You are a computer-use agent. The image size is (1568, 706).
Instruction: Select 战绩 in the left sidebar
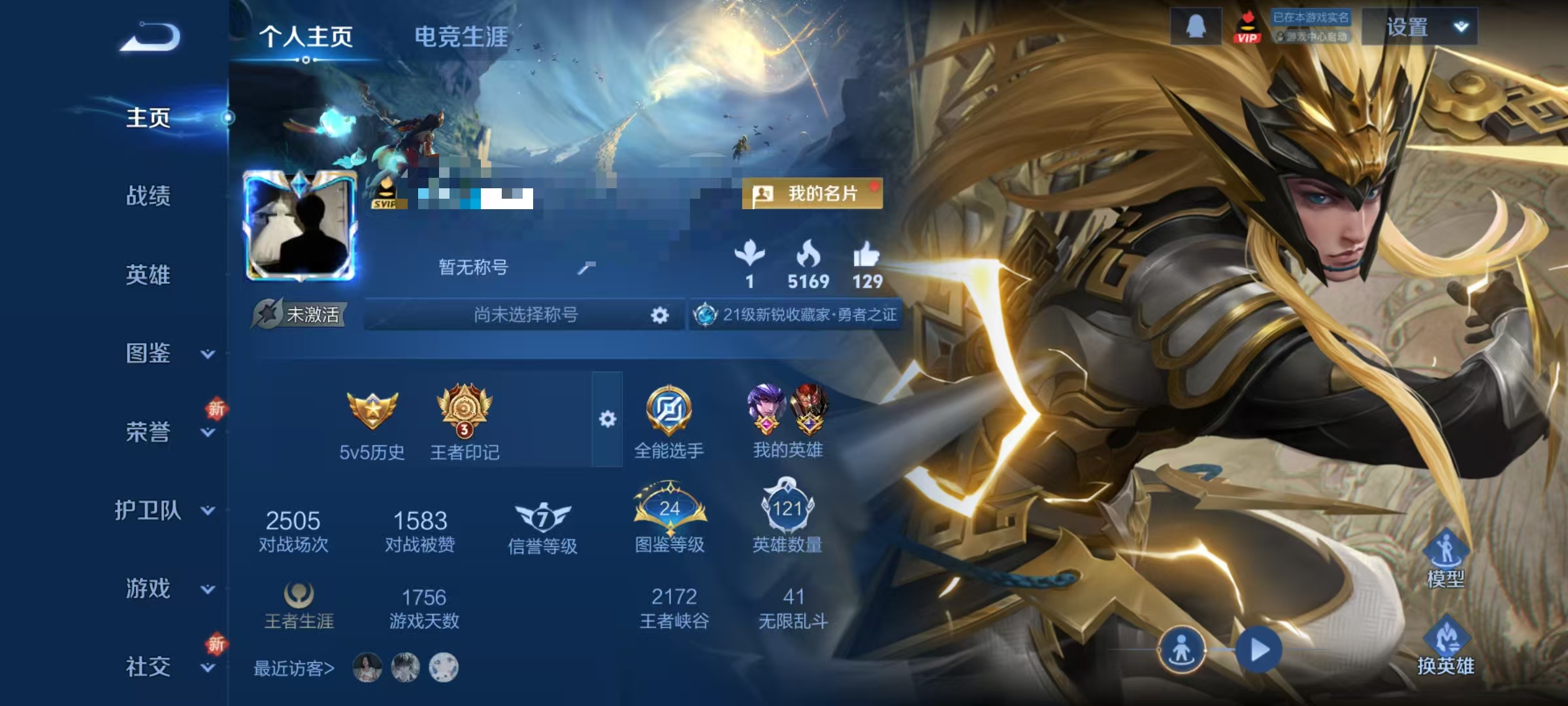click(x=148, y=198)
